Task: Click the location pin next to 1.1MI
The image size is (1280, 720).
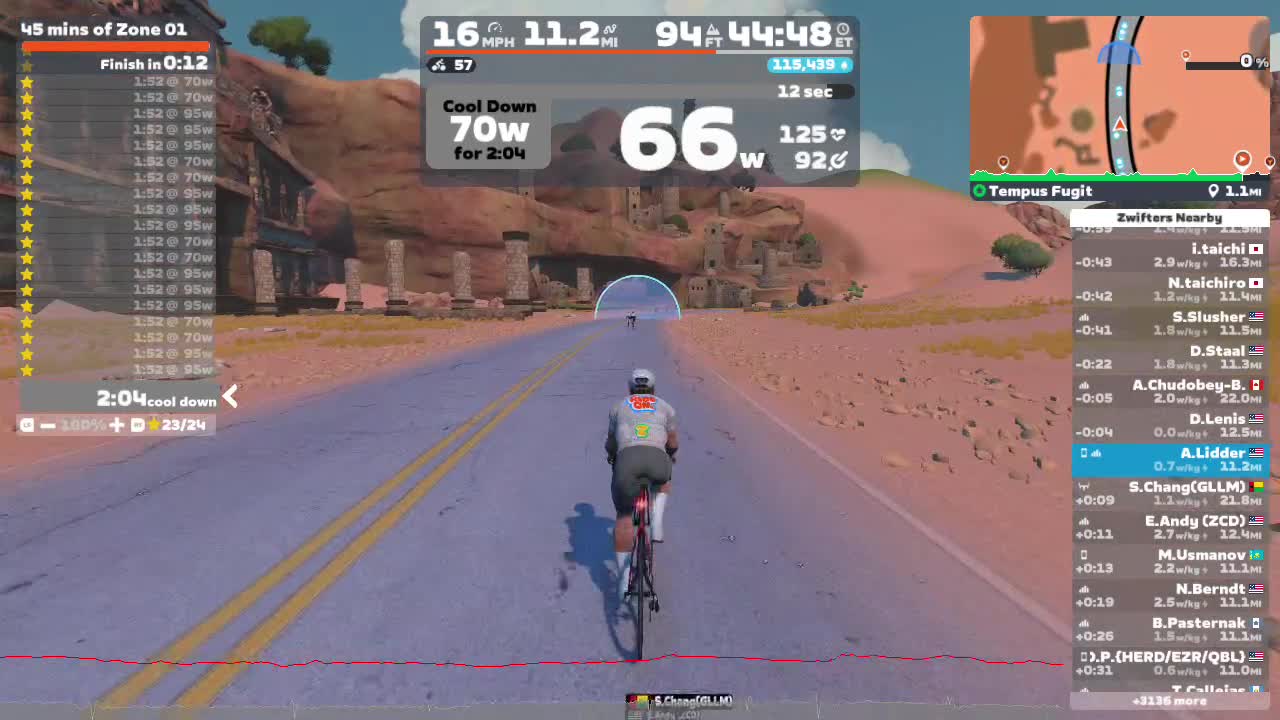Action: pos(1215,191)
